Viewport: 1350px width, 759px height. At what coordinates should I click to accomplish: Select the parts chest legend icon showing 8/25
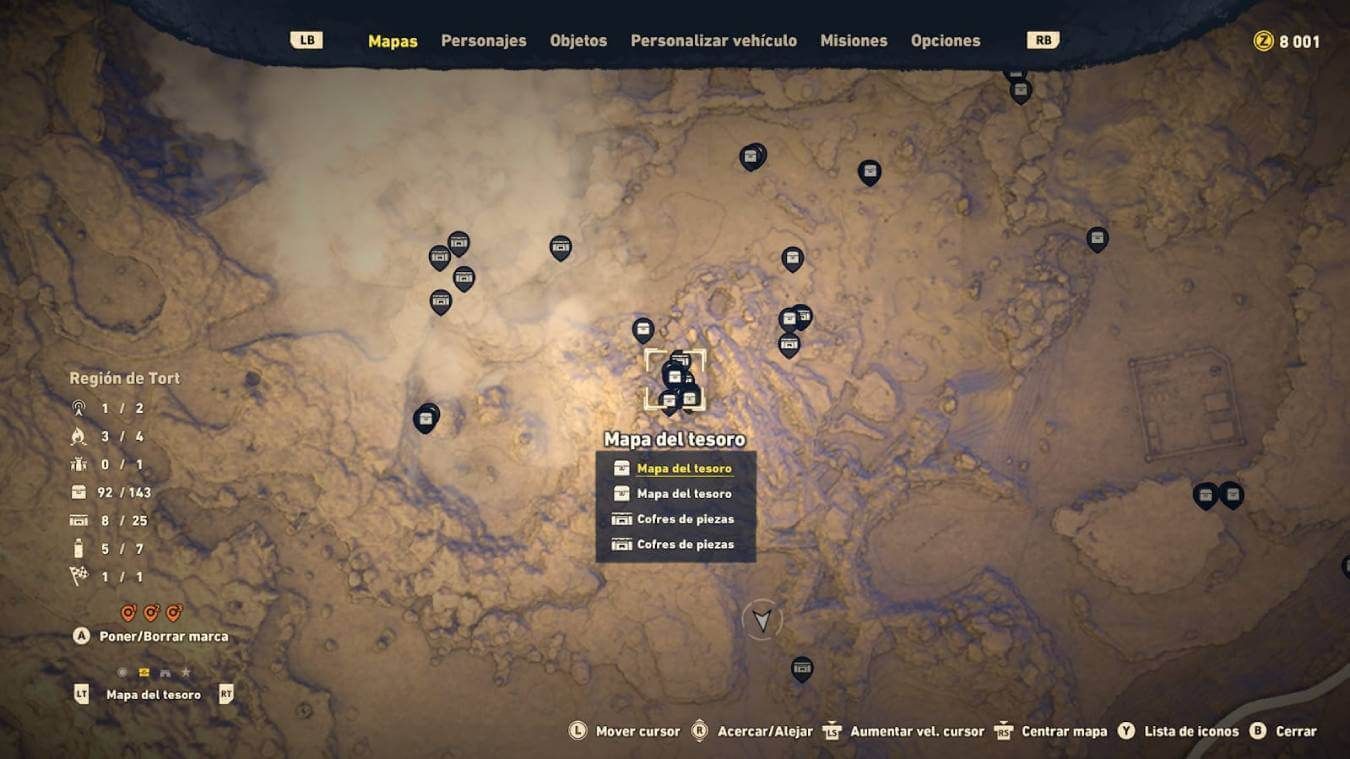[x=77, y=520]
